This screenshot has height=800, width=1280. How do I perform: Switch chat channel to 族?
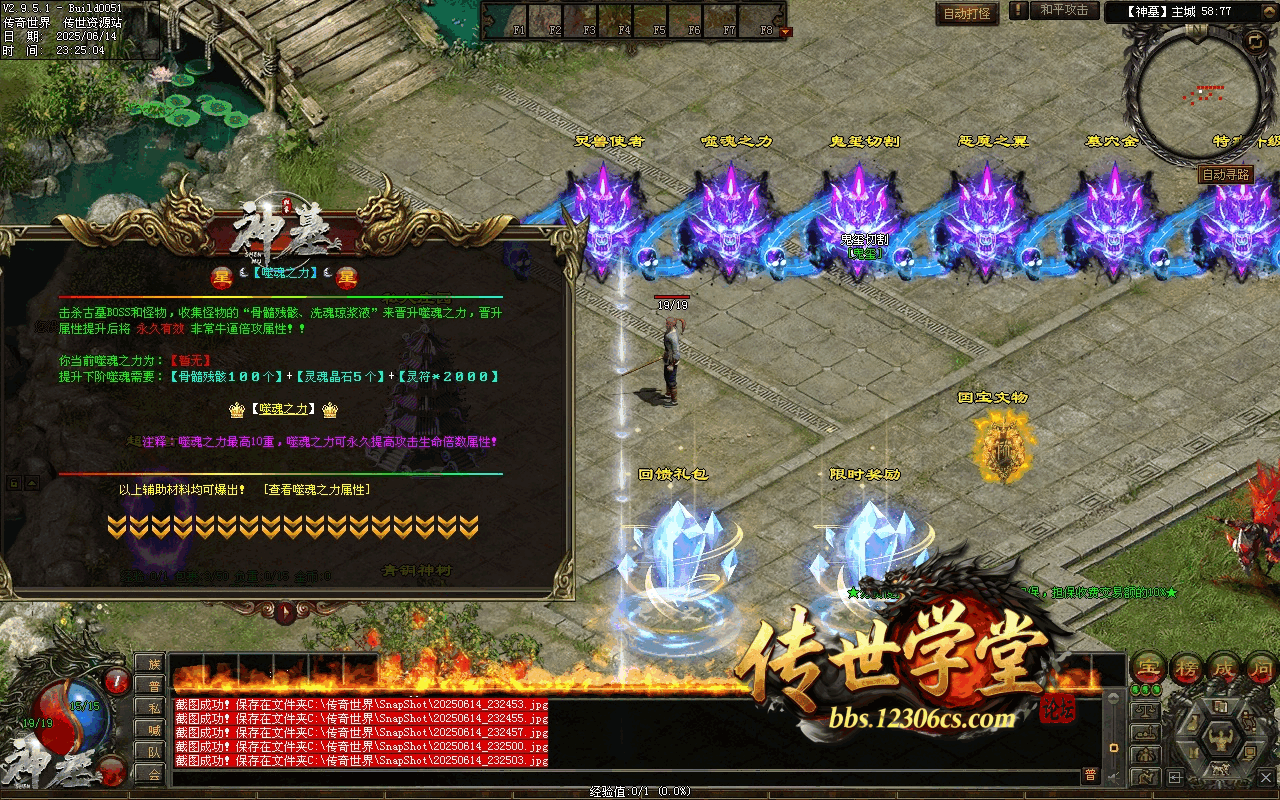coord(153,664)
